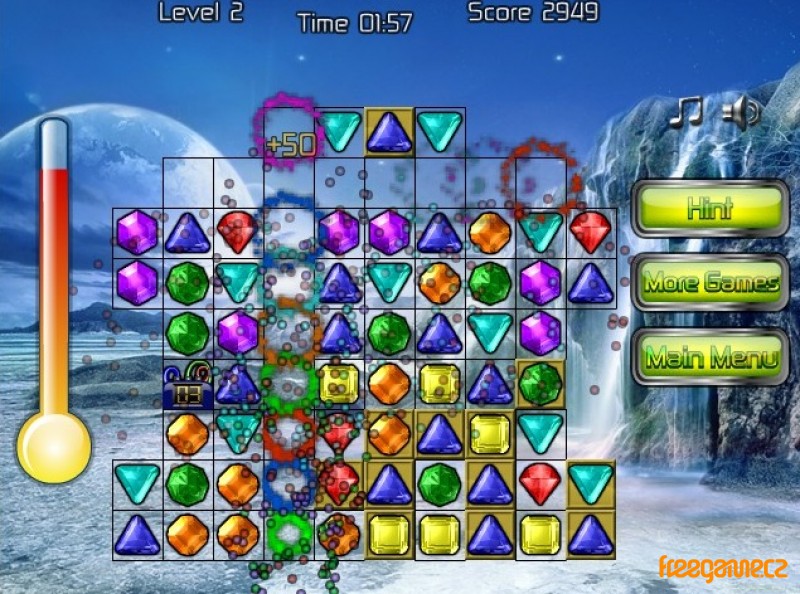Pick the teal triangle gem on gold tile
The height and width of the screenshot is (594, 800).
click(x=590, y=484)
